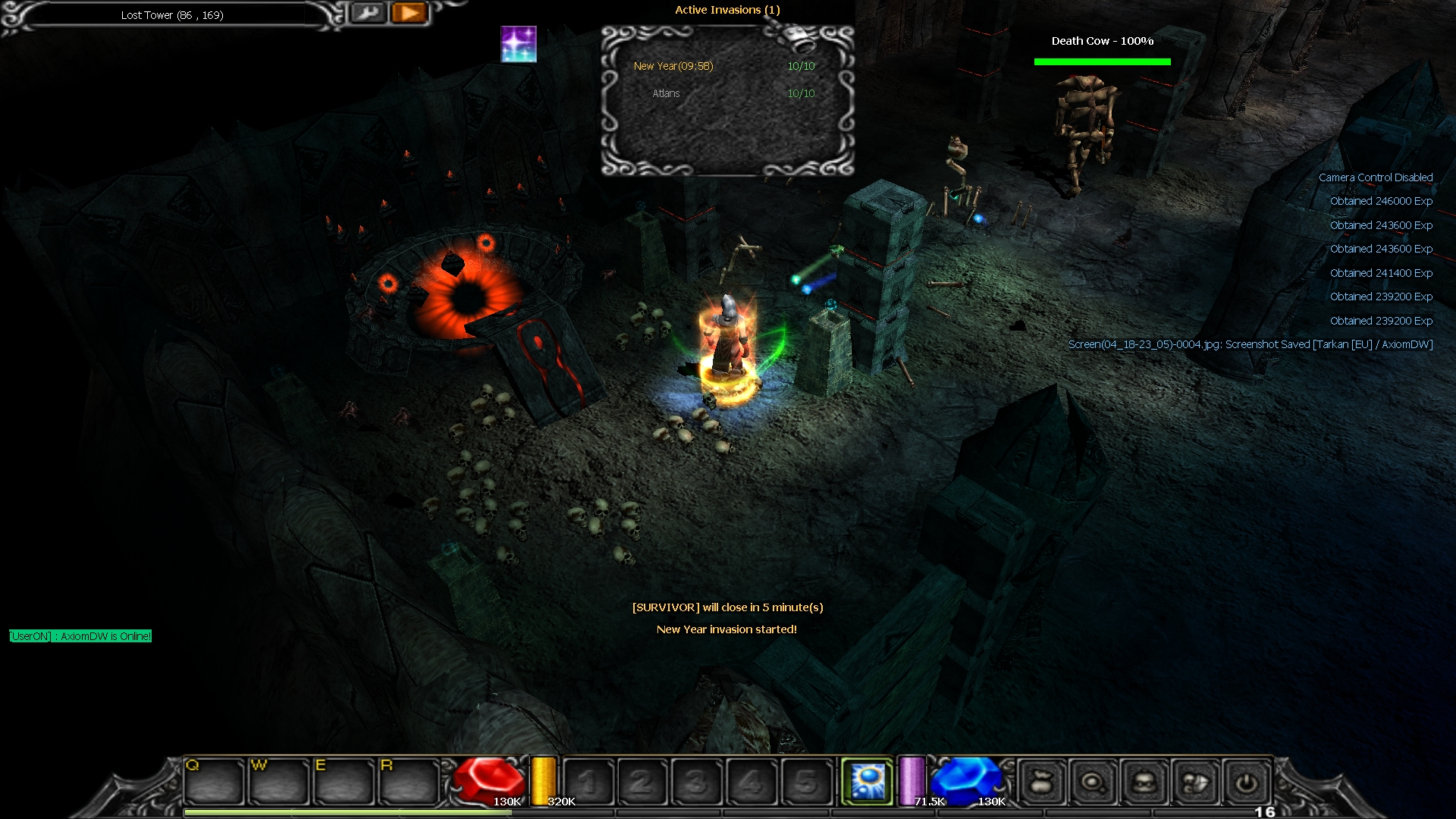Select the E hotkey slot
Viewport: 1456px width, 819px height.
click(x=344, y=781)
